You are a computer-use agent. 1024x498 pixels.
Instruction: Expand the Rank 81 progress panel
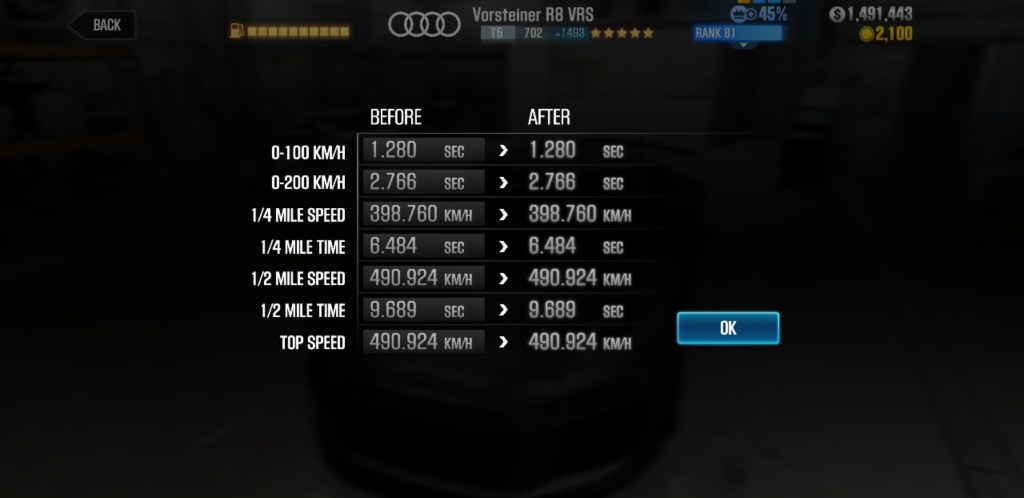click(740, 34)
